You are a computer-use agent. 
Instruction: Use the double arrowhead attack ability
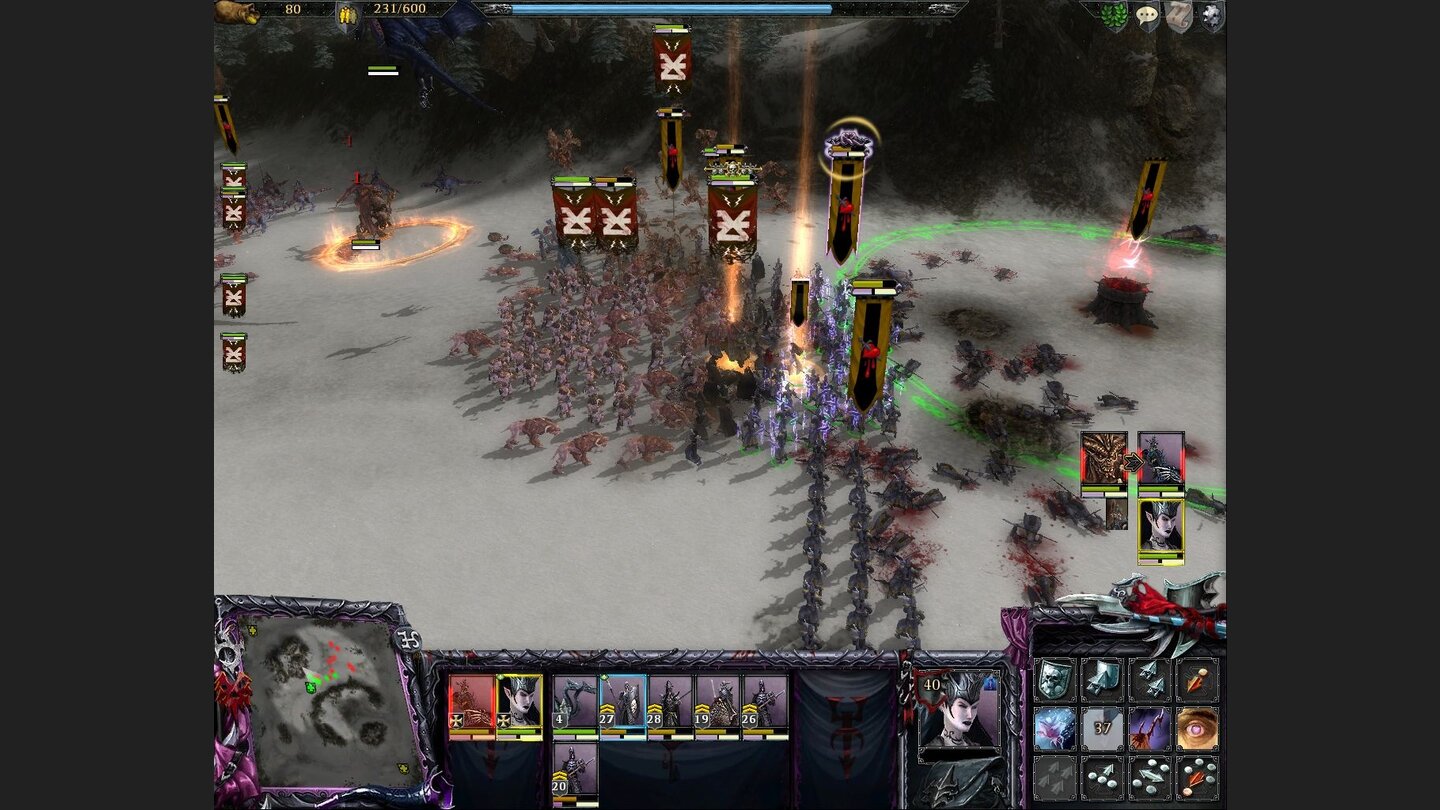1152,679
